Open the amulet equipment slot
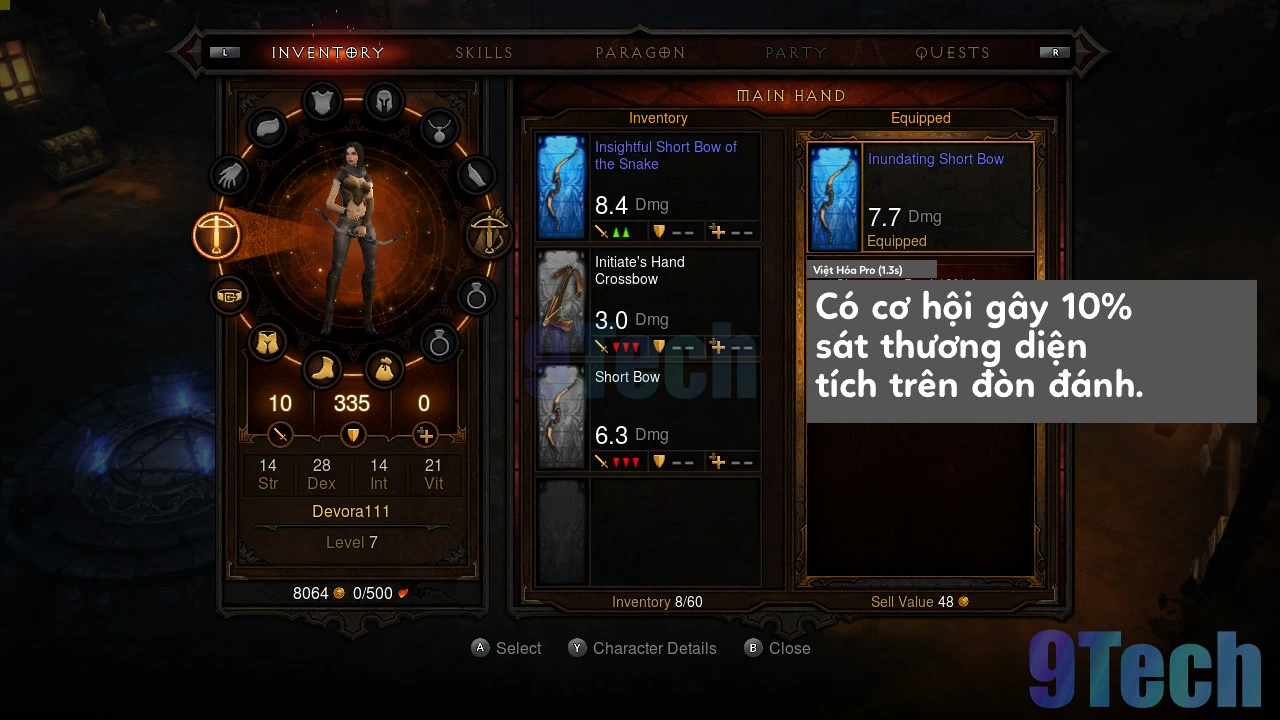This screenshot has height=720, width=1280. point(439,128)
